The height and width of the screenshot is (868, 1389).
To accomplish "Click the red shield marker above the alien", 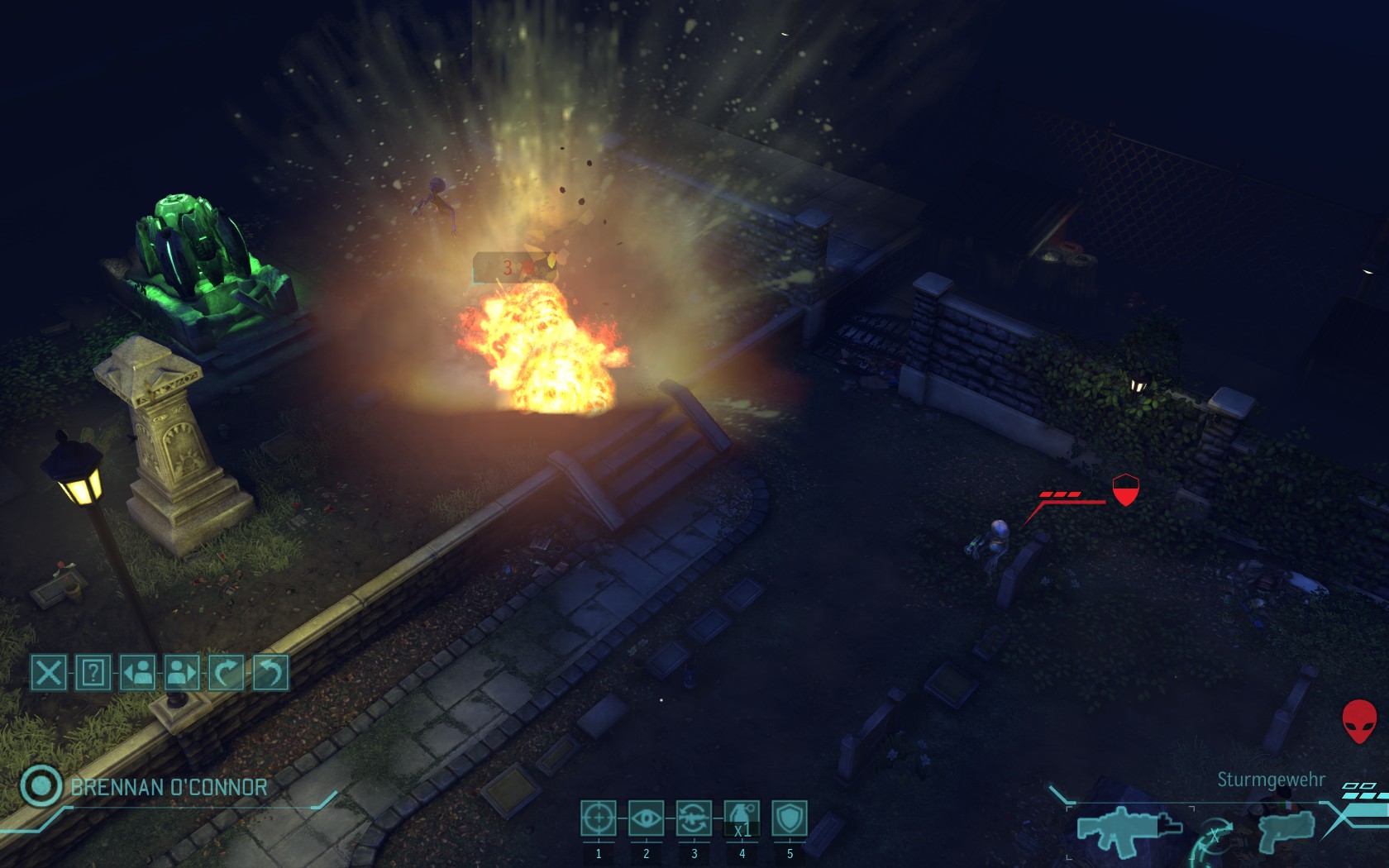I will (x=1125, y=489).
